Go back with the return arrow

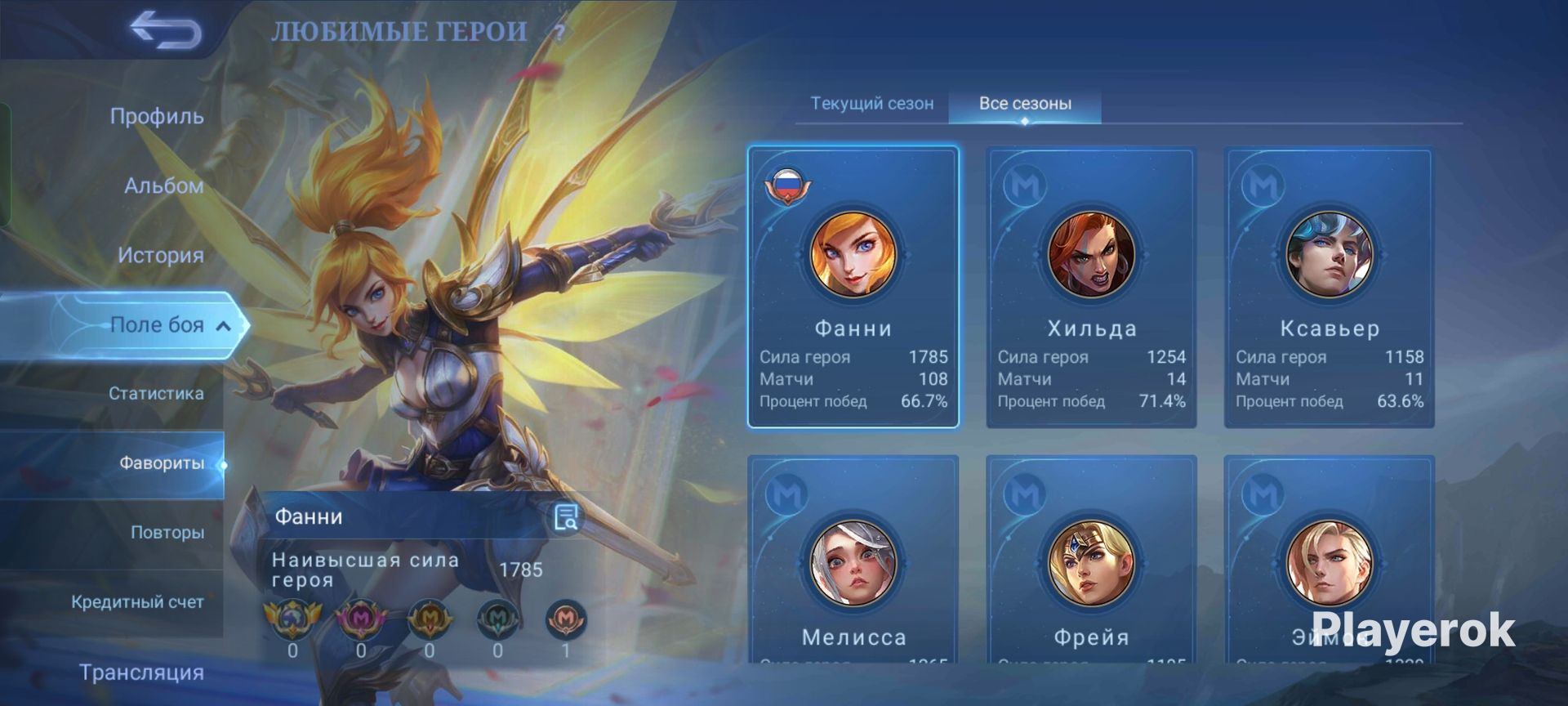click(166, 31)
